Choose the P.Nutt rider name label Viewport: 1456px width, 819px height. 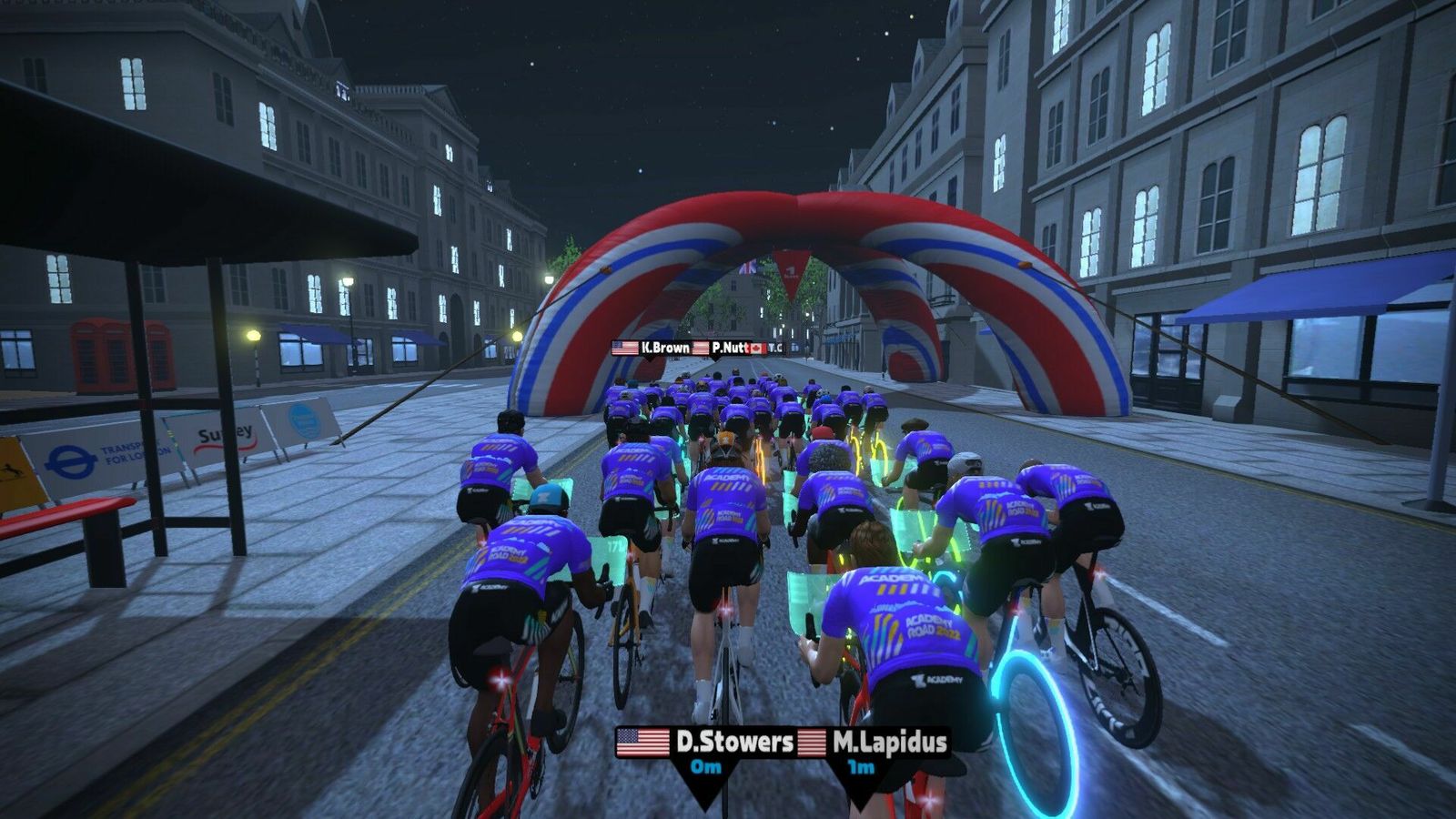click(x=729, y=348)
